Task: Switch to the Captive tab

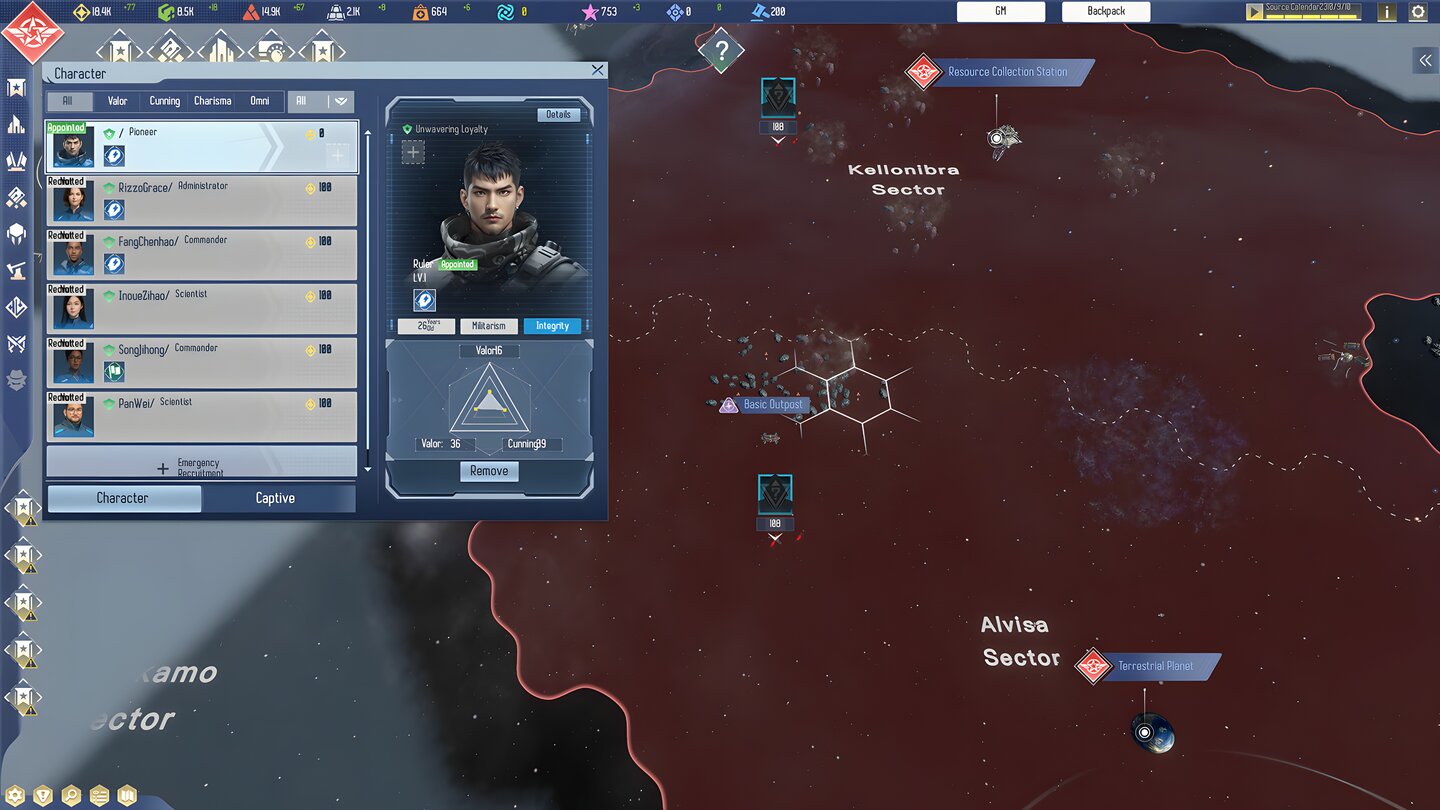Action: tap(275, 498)
